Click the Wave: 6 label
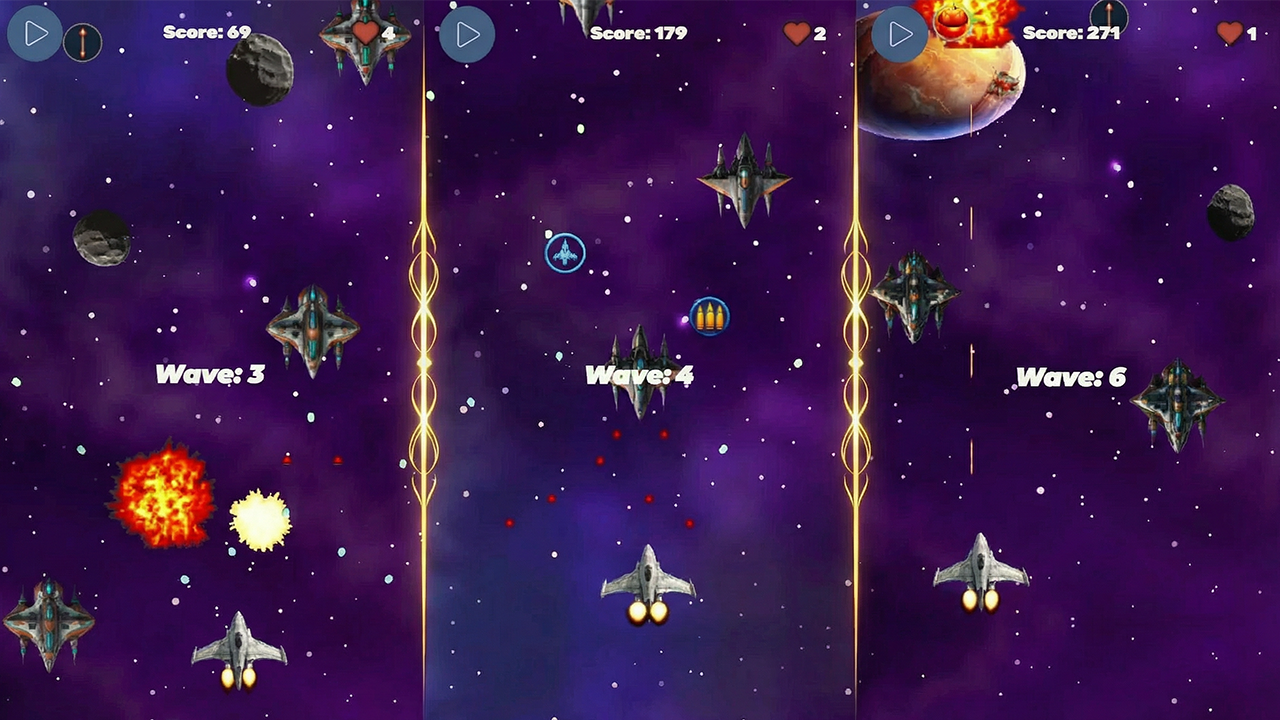Image resolution: width=1280 pixels, height=720 pixels. [1072, 378]
